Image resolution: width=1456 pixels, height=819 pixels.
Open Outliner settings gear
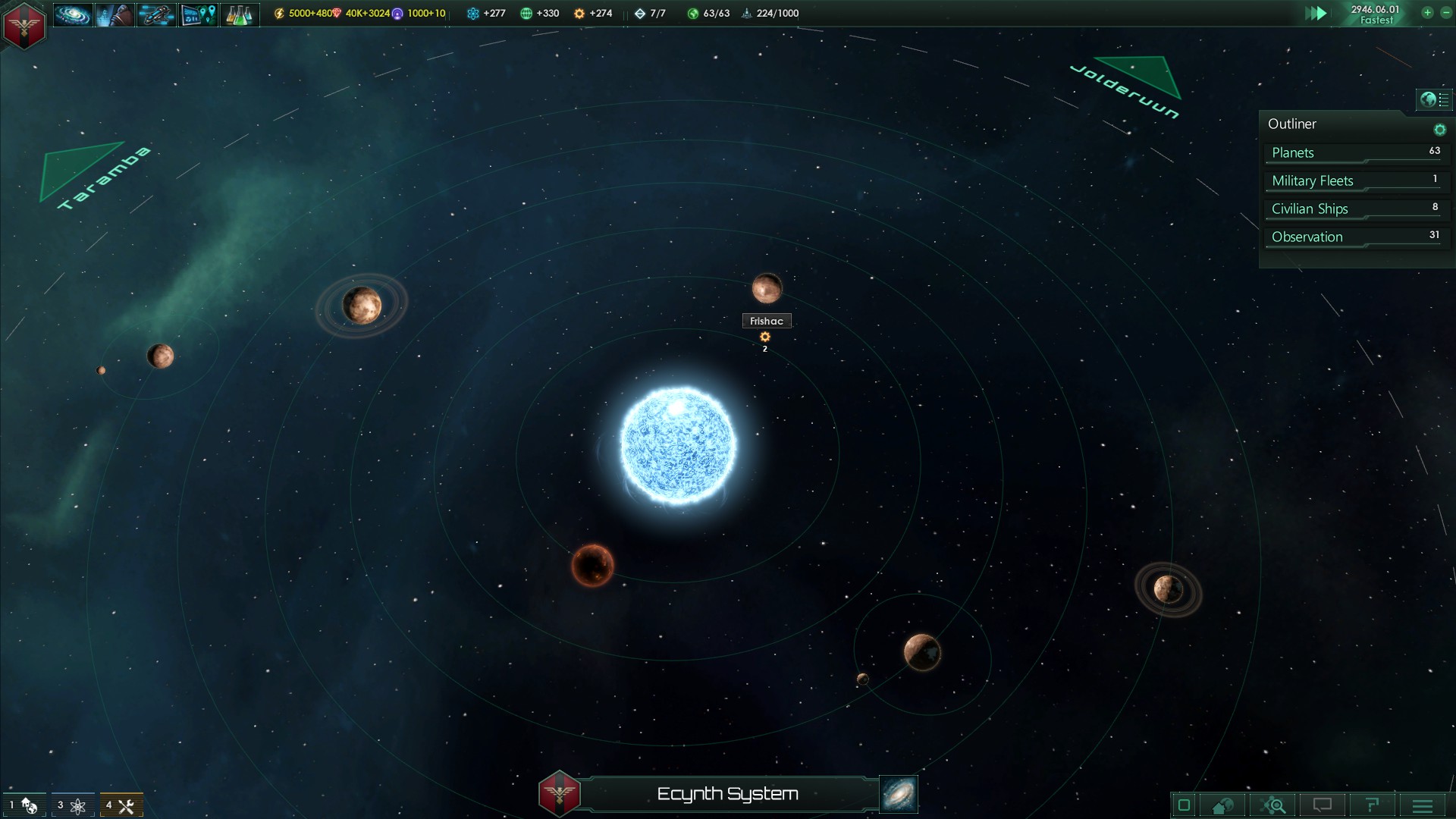point(1439,130)
